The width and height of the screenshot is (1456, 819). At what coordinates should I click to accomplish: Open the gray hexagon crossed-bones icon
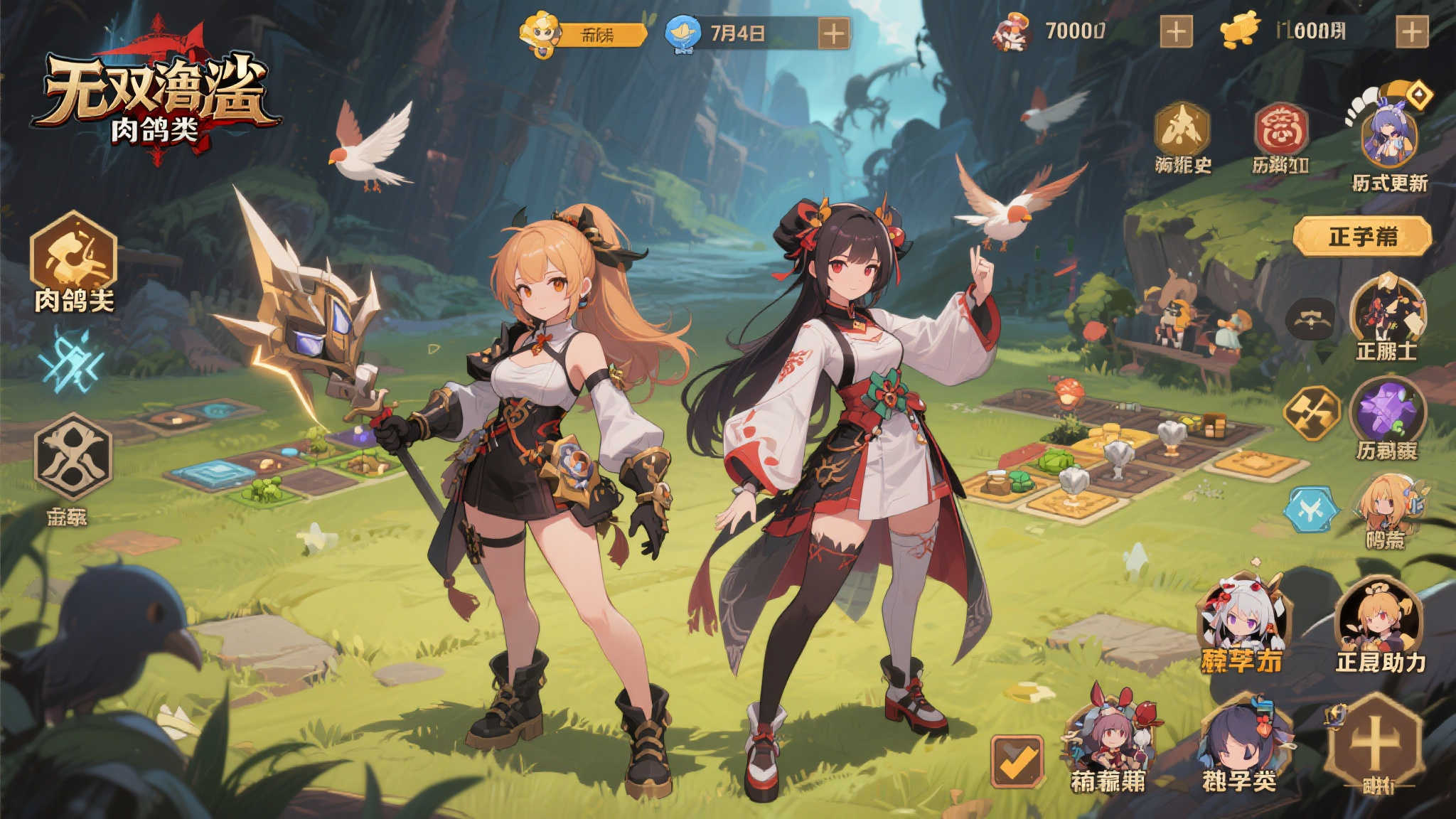73,456
